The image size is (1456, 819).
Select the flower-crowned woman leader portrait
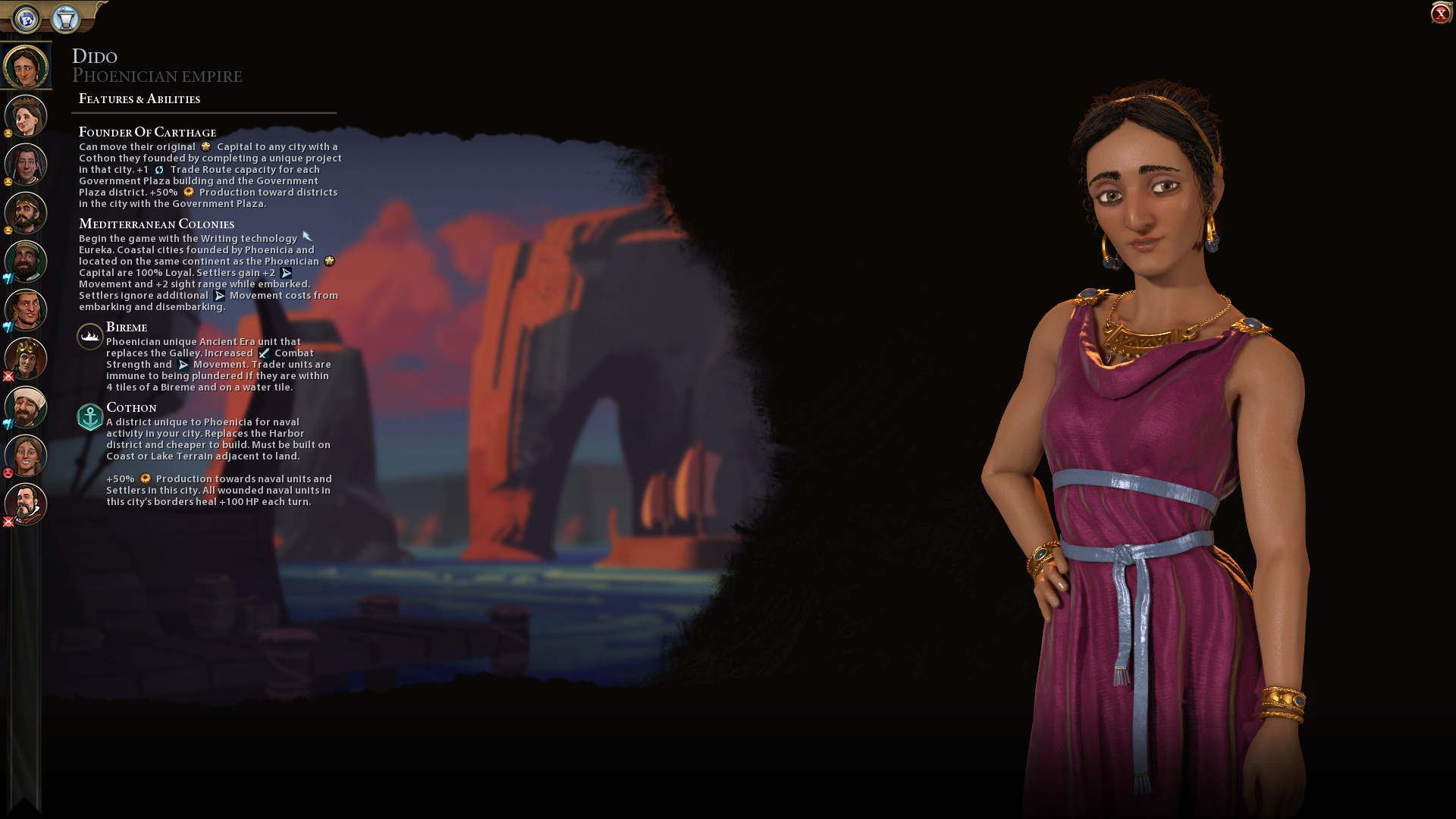click(x=26, y=116)
